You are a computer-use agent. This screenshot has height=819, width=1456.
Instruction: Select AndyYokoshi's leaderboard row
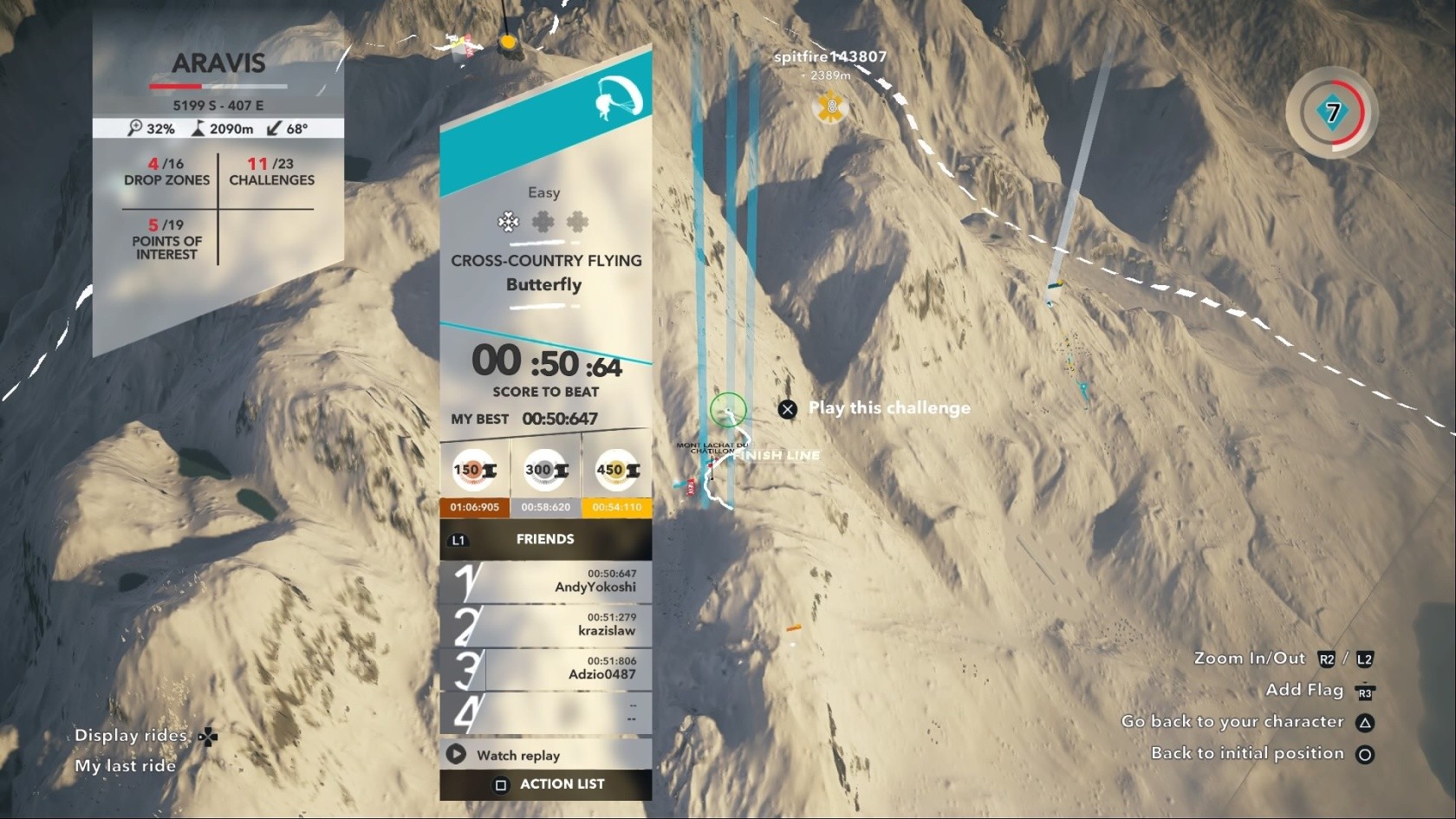(546, 582)
